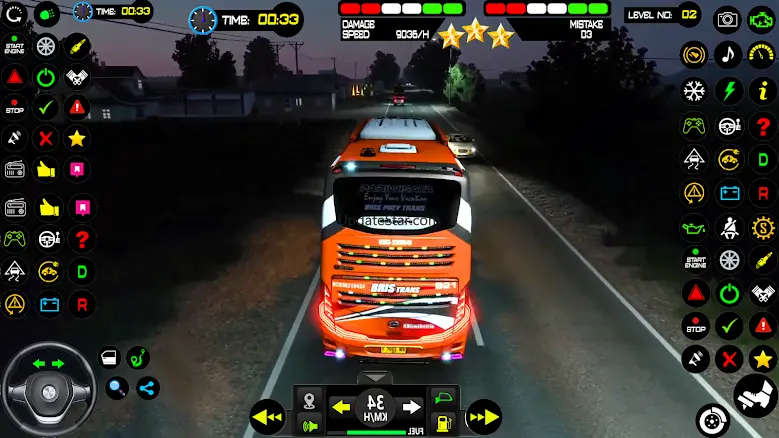Viewport: 779px width, 438px height.
Task: Open the camera view button
Action: tap(728, 18)
